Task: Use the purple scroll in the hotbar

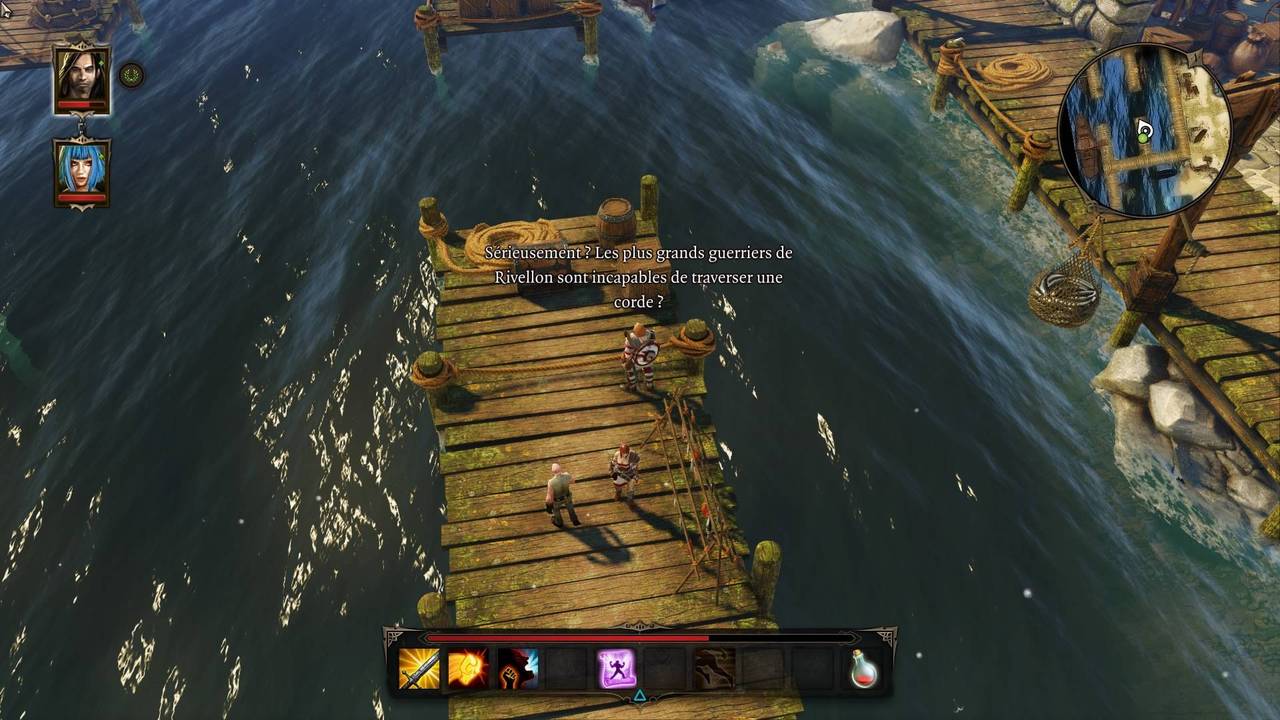Action: 616,668
